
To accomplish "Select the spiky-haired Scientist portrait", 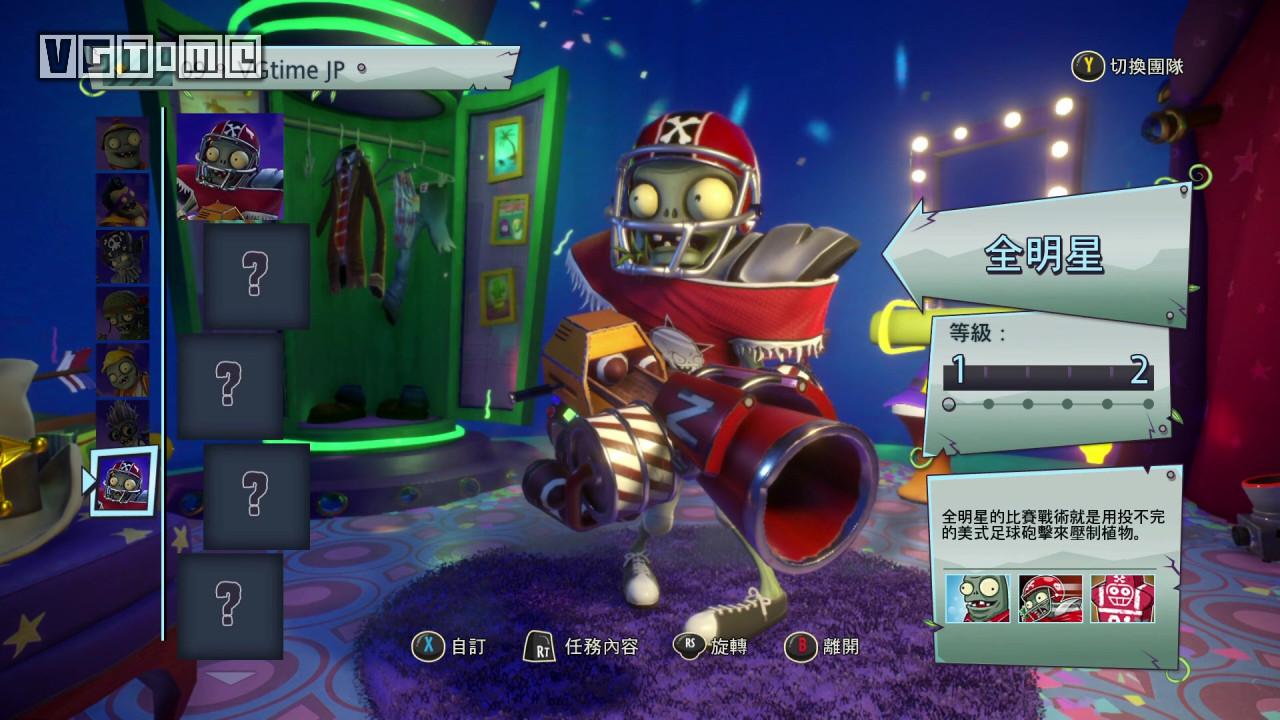I will [123, 425].
